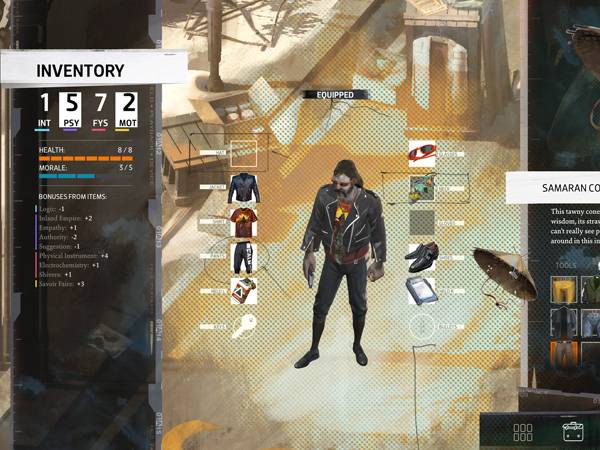The image size is (600, 450).
Task: Click the briefcase inventory icon
Action: point(574,434)
